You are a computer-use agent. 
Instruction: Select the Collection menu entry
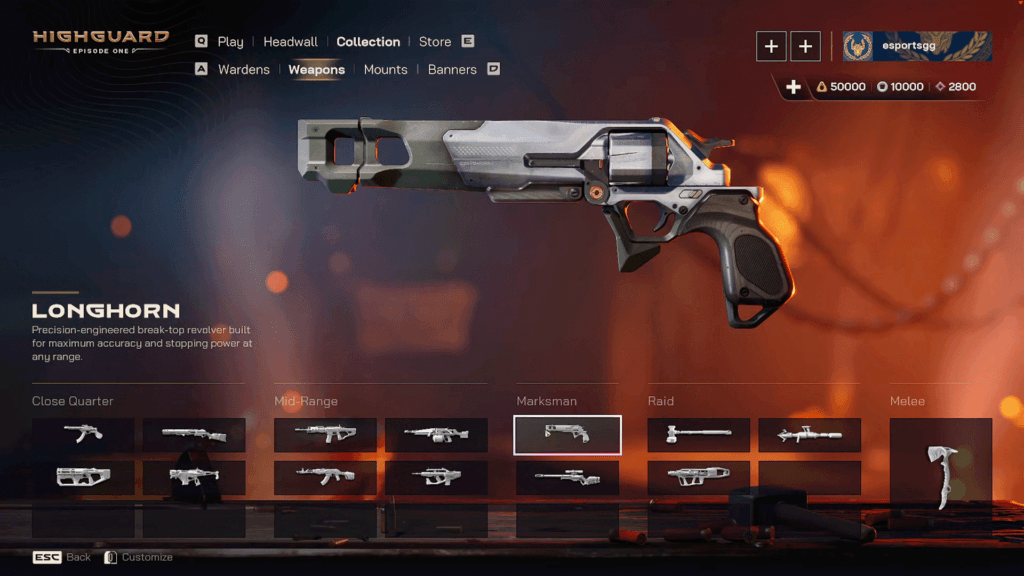click(x=368, y=42)
